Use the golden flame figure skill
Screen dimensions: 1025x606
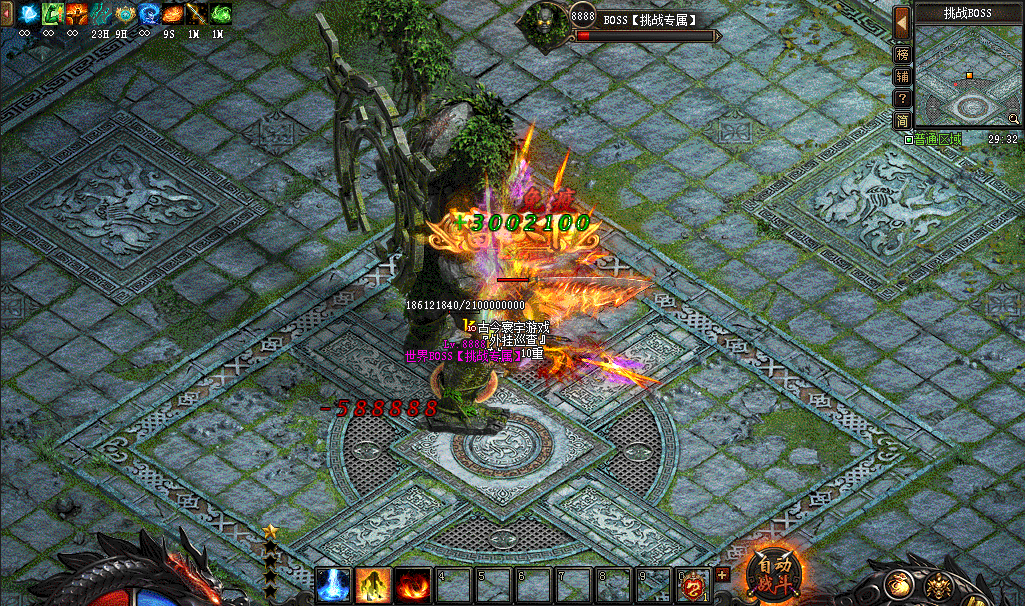pos(373,585)
